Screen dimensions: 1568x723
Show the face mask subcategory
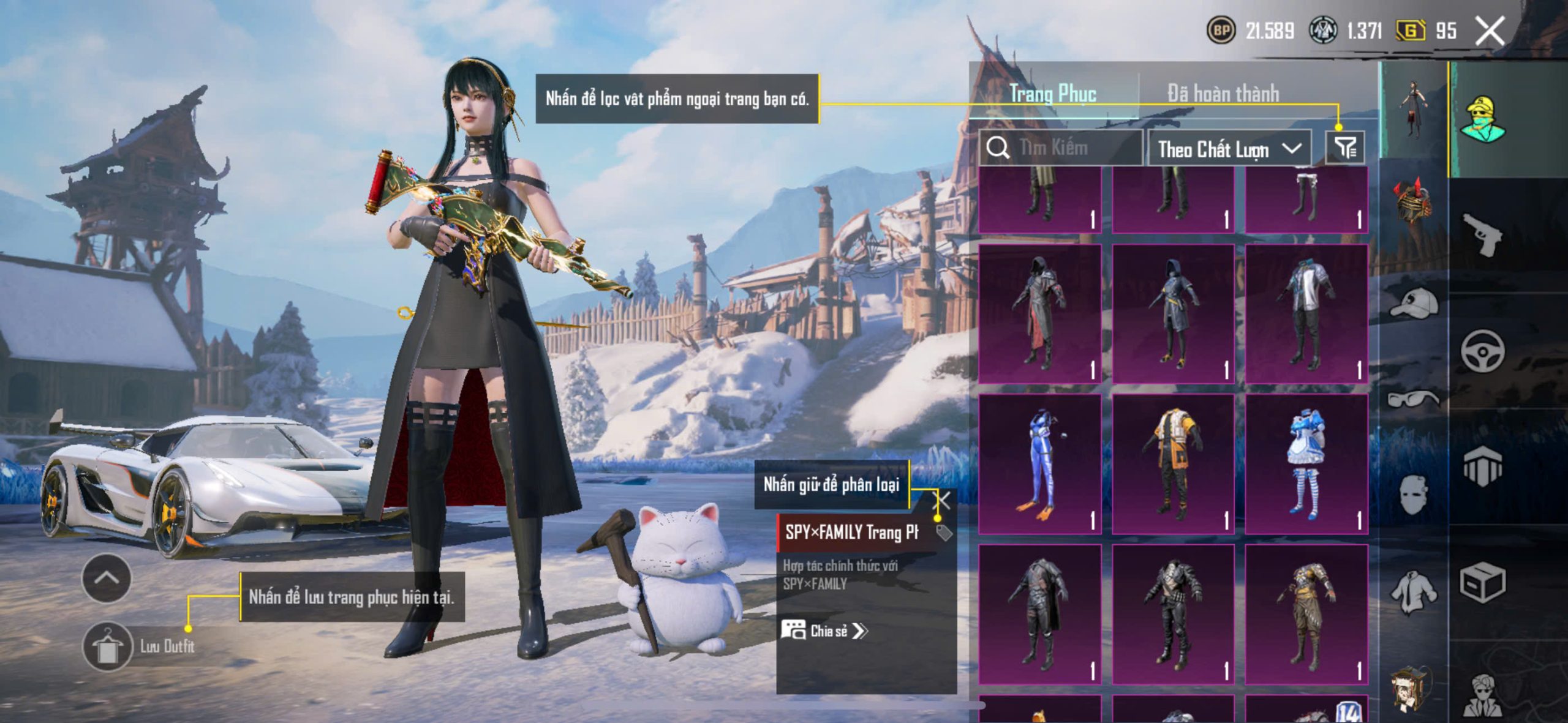[x=1414, y=495]
